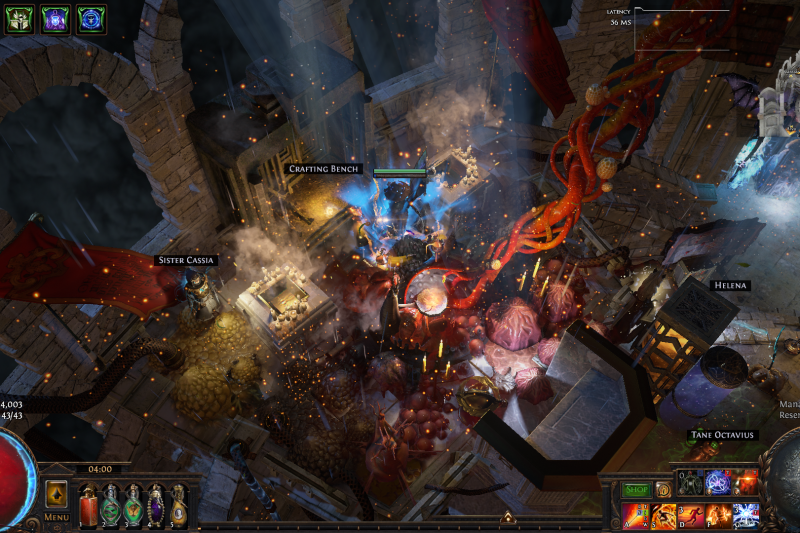Use the green snake flask in slot 2

pyautogui.click(x=110, y=504)
